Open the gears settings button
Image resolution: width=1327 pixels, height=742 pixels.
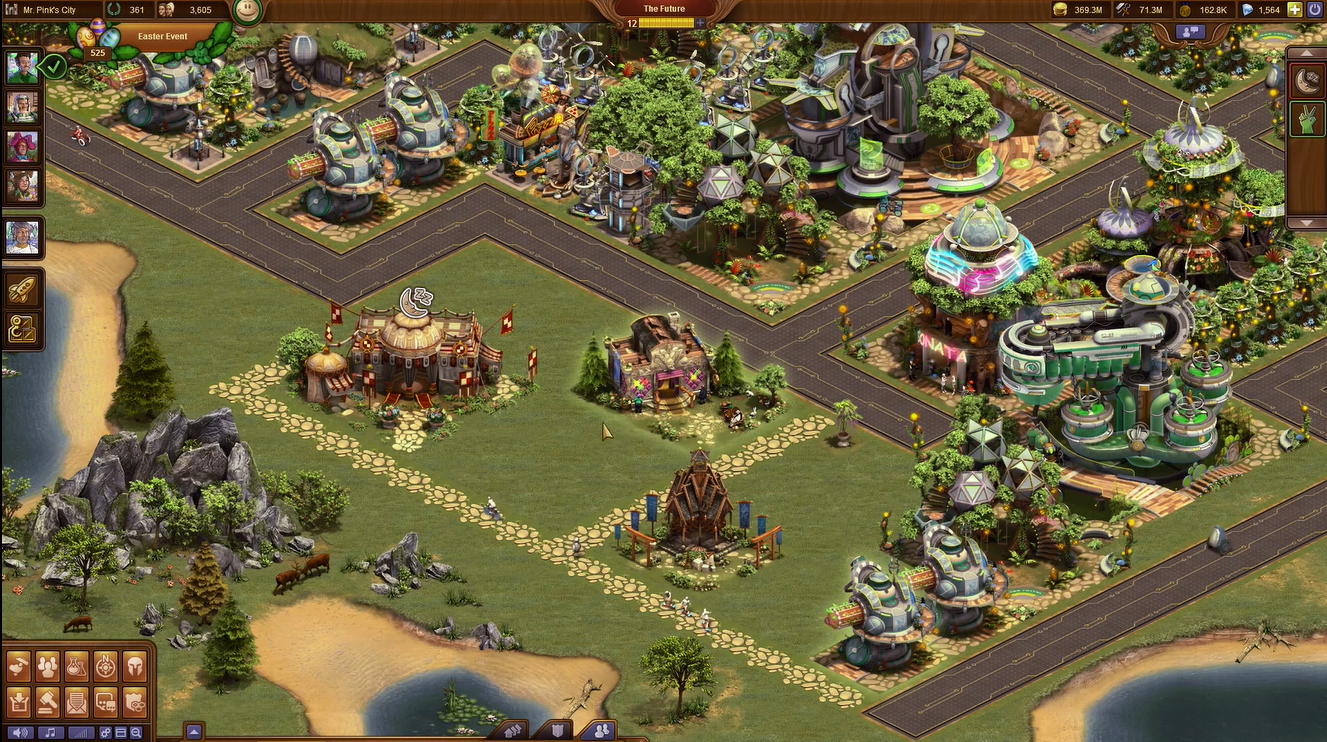(105, 733)
